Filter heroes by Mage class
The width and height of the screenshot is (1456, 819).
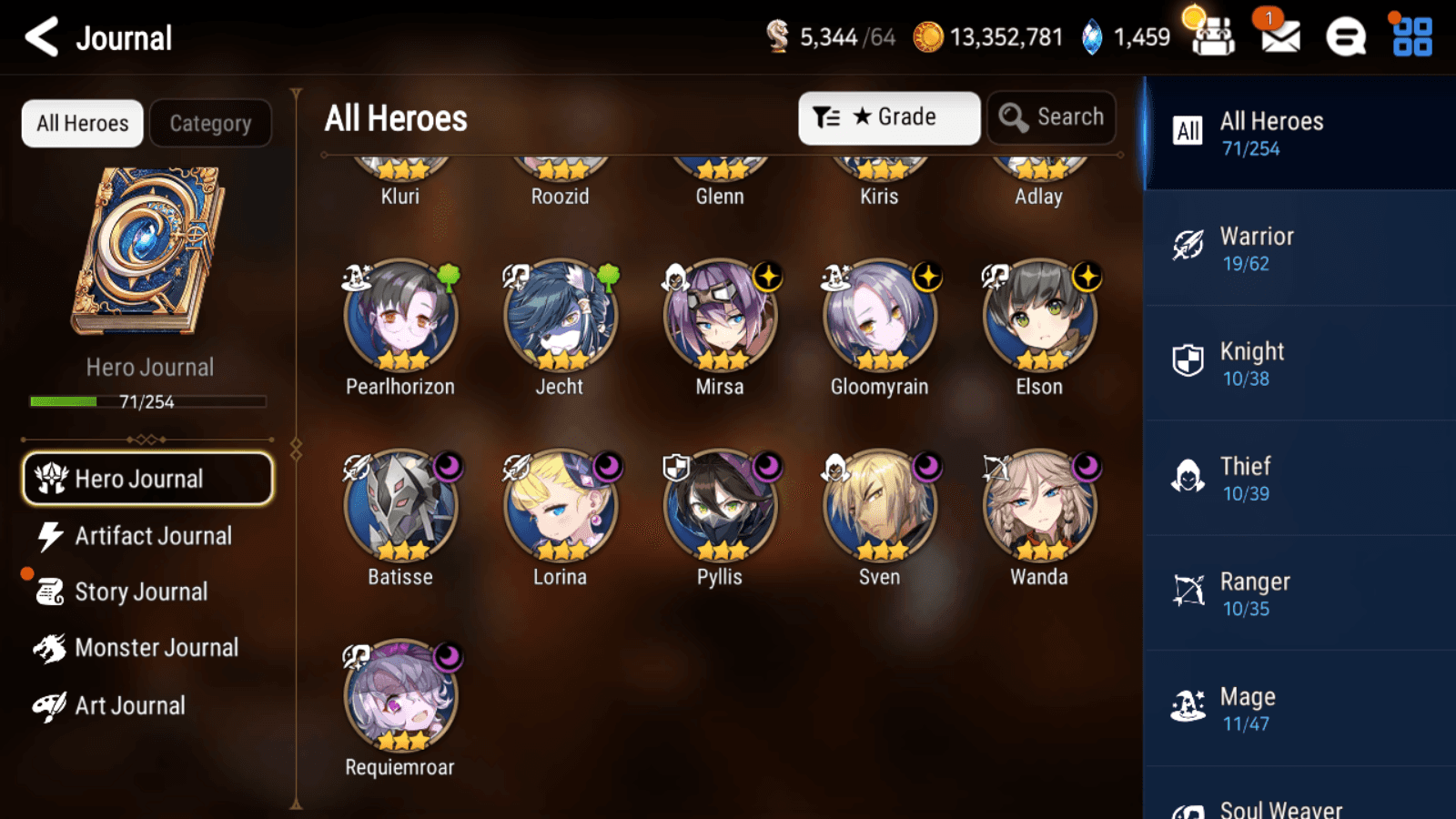pos(1299,709)
